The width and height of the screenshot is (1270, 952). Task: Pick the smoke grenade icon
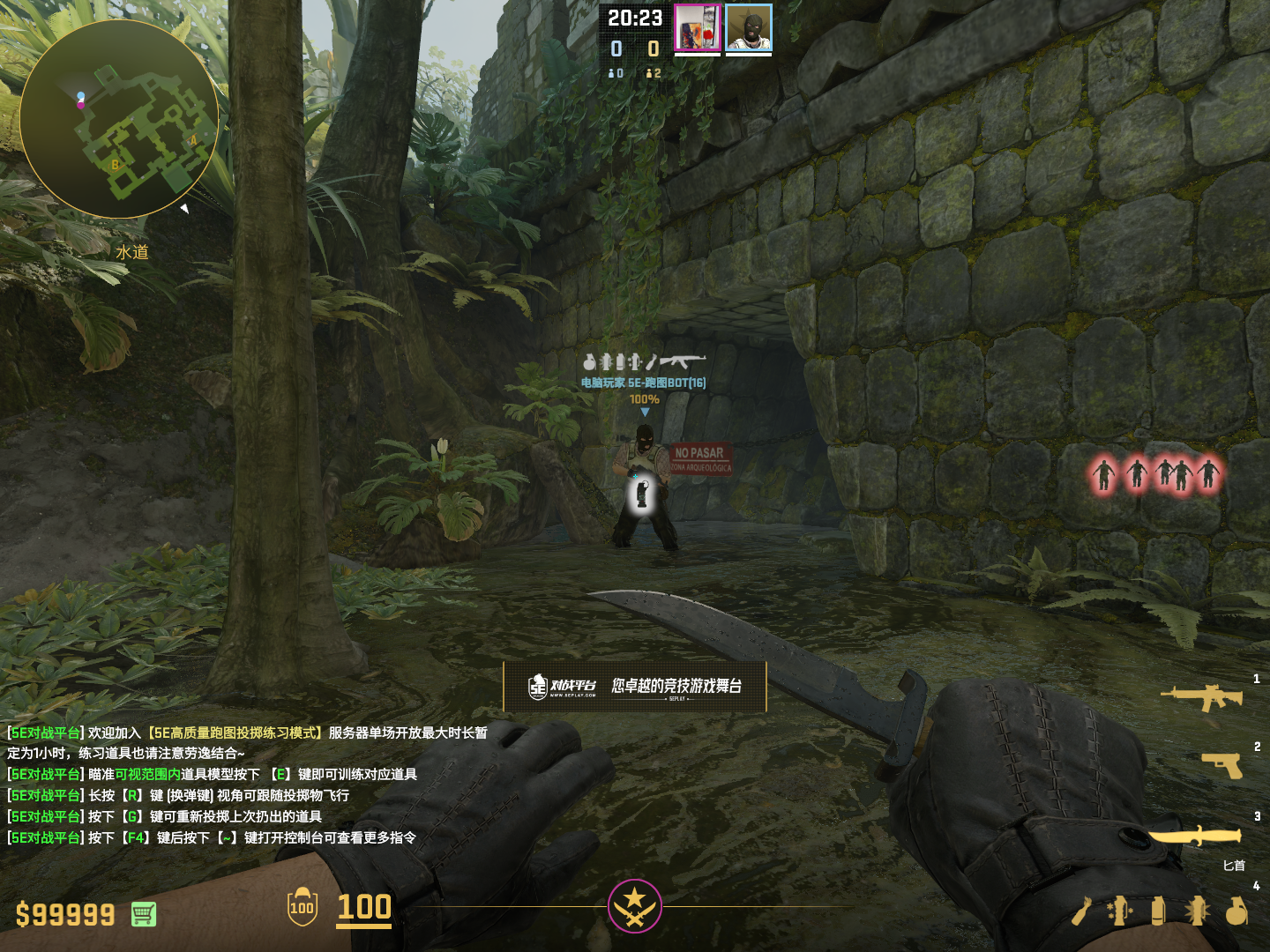coord(1158,911)
